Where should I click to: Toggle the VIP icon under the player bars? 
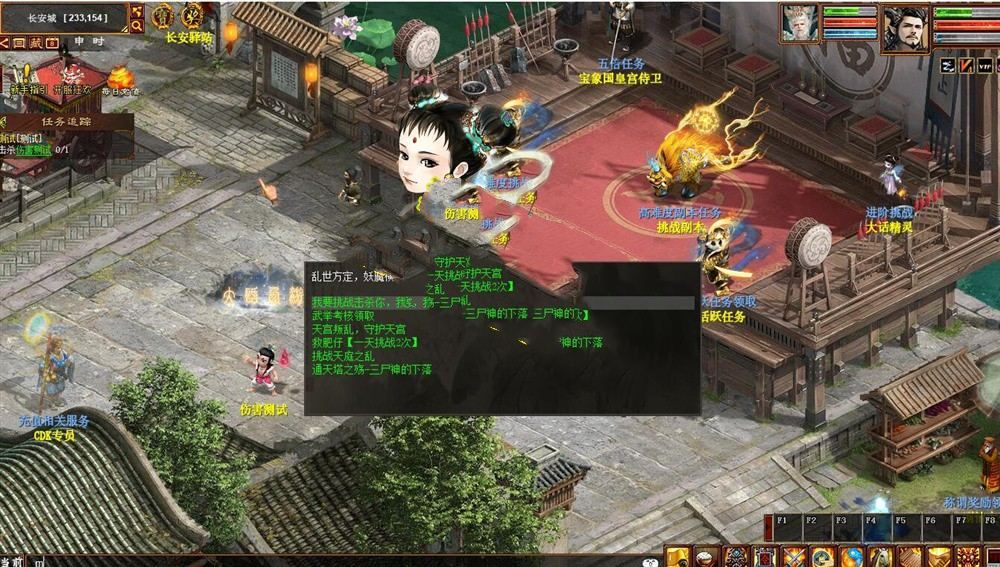pyautogui.click(x=985, y=65)
